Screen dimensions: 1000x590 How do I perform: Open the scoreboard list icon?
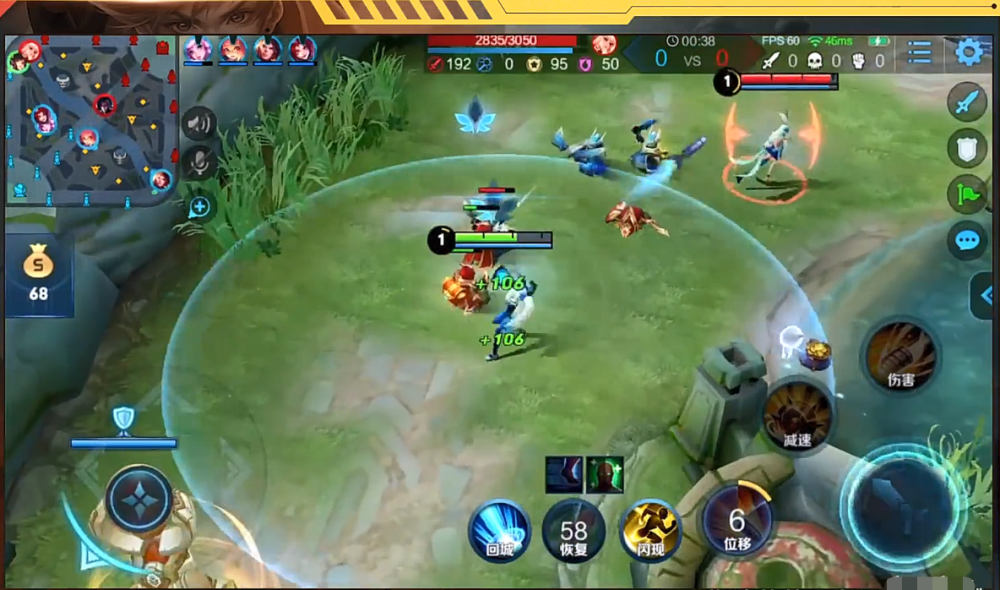click(x=919, y=52)
